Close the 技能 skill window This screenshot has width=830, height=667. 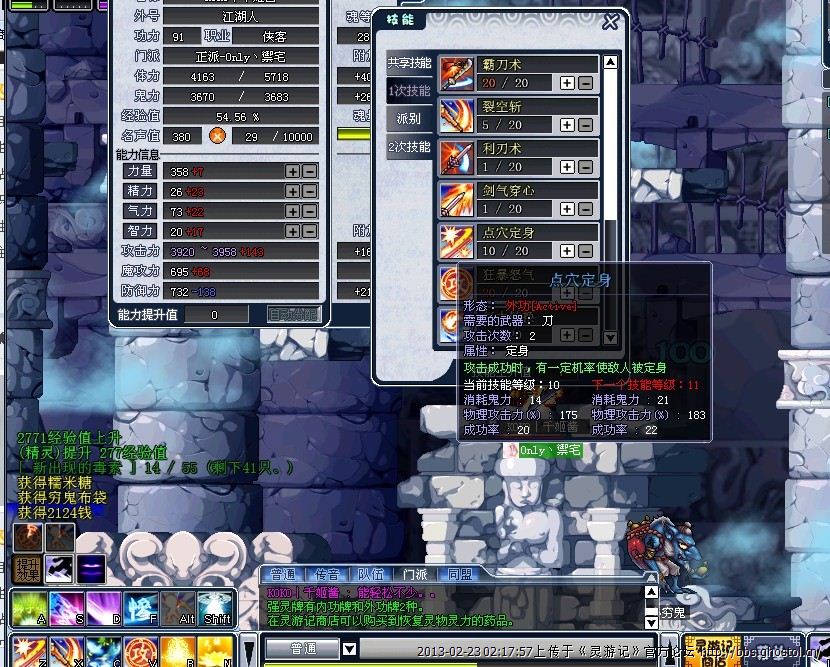pos(610,21)
